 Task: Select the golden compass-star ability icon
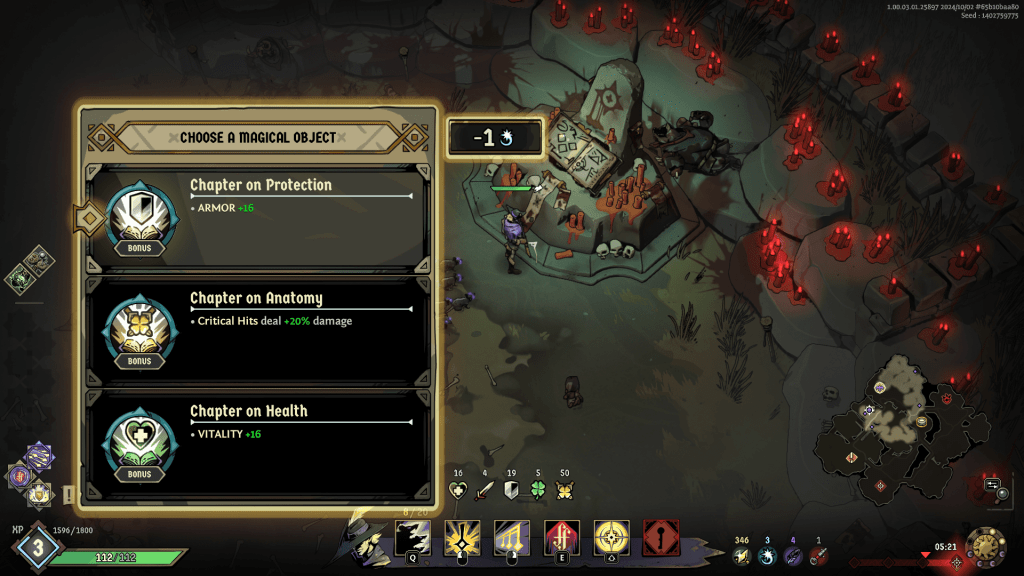coord(611,538)
